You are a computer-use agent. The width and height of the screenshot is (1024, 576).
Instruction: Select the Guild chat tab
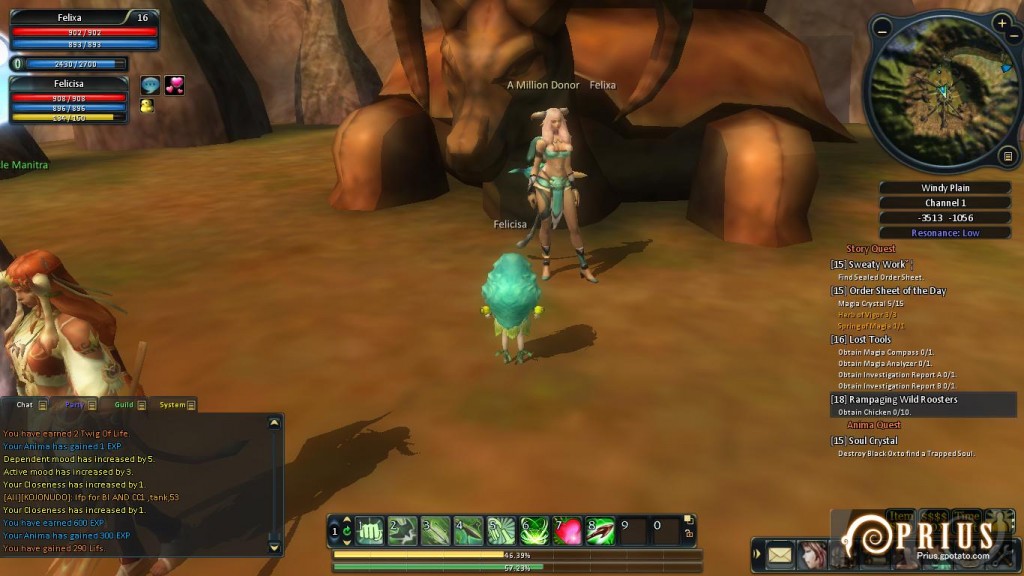point(124,405)
